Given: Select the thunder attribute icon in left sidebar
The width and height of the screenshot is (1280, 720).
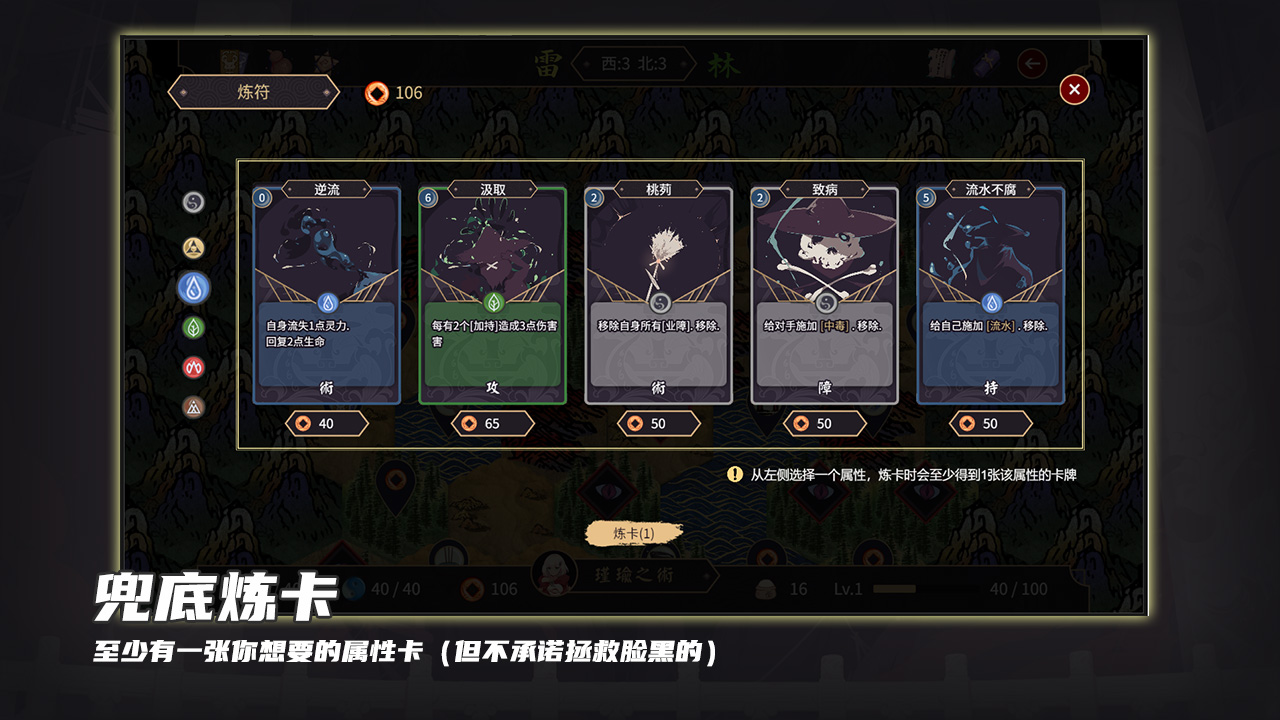Looking at the screenshot, I should pos(192,247).
